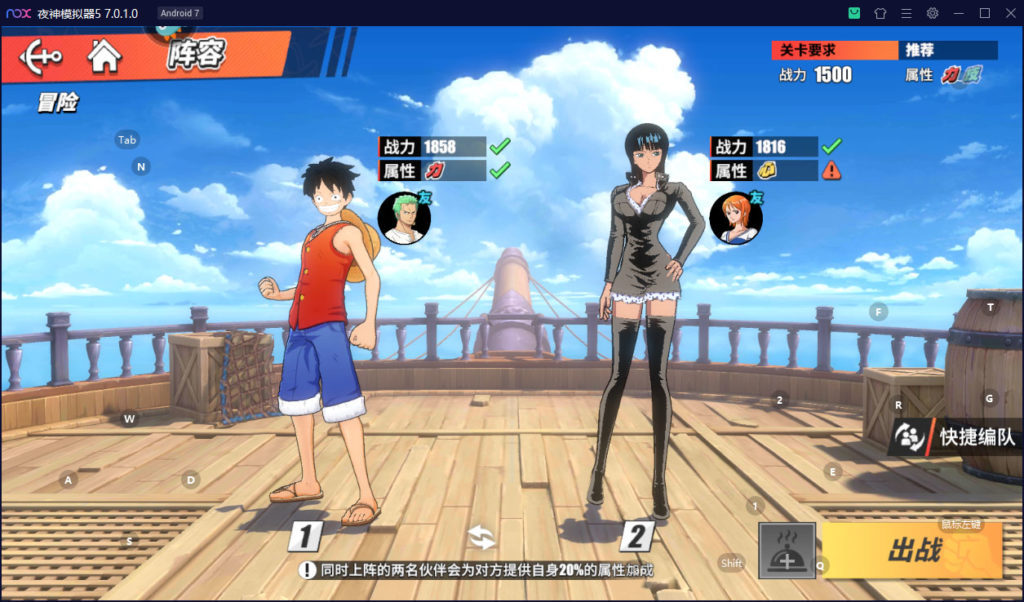Choose team slot 1 marker
The image size is (1024, 602).
[306, 537]
